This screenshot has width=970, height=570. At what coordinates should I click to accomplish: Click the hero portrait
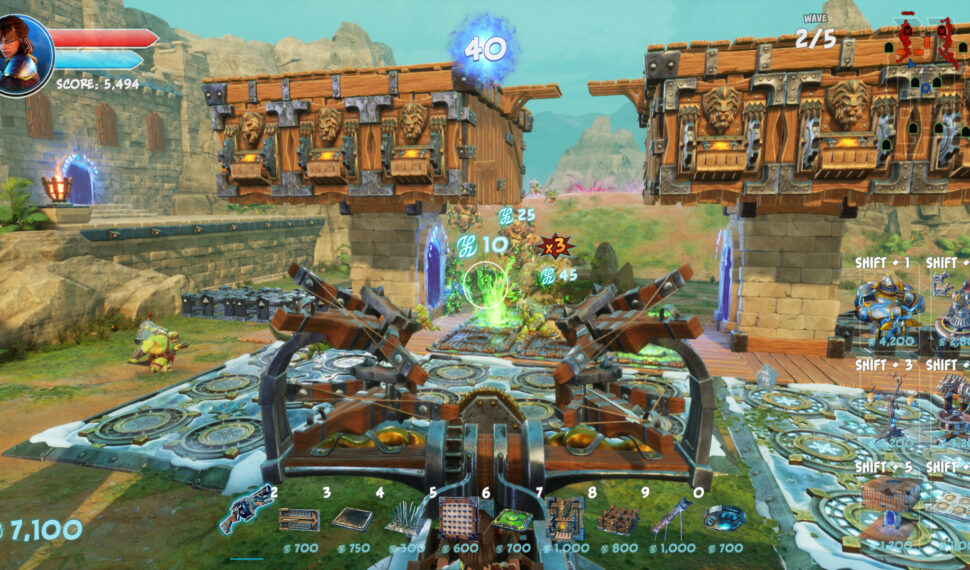click(22, 53)
